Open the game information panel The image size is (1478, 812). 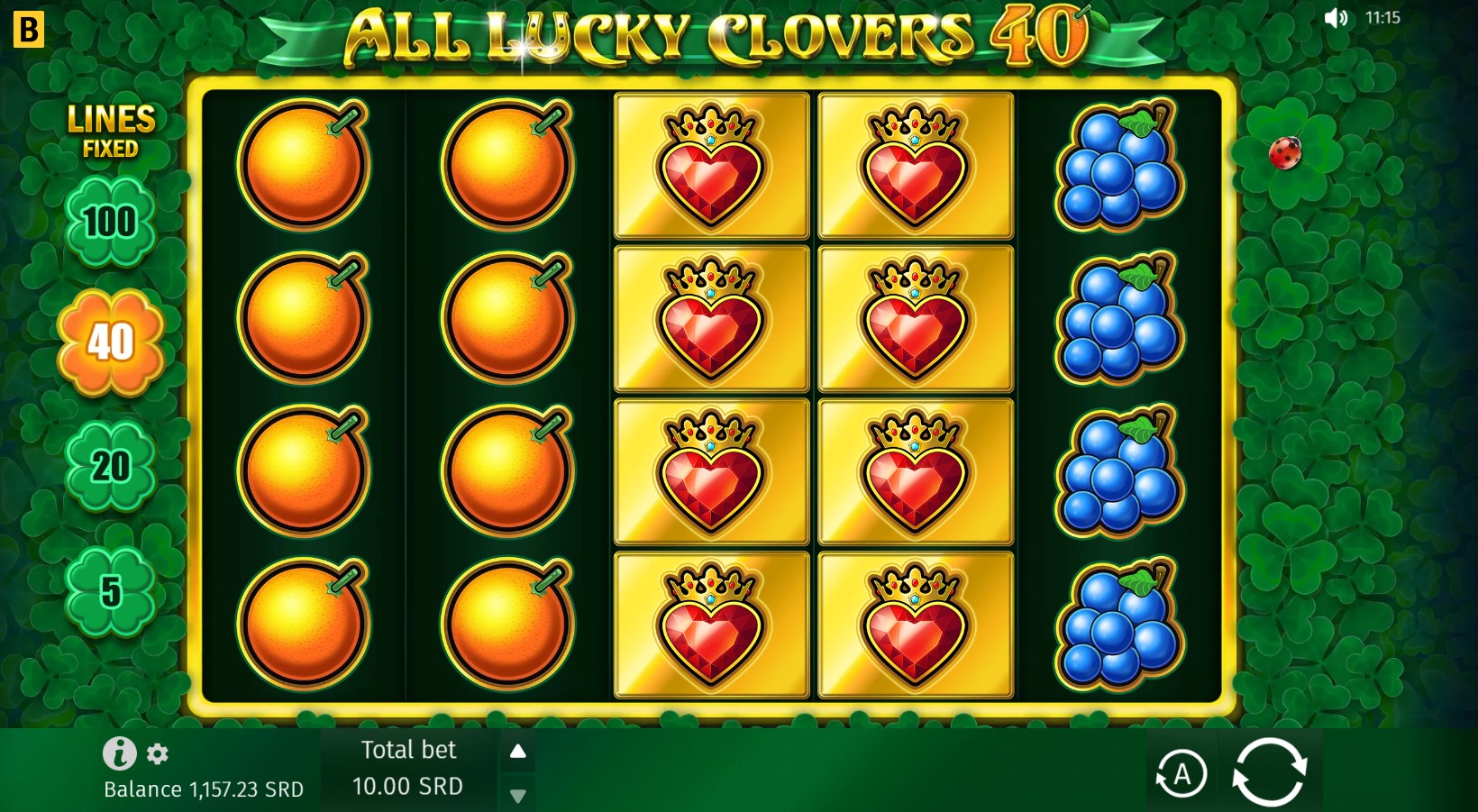(x=118, y=753)
